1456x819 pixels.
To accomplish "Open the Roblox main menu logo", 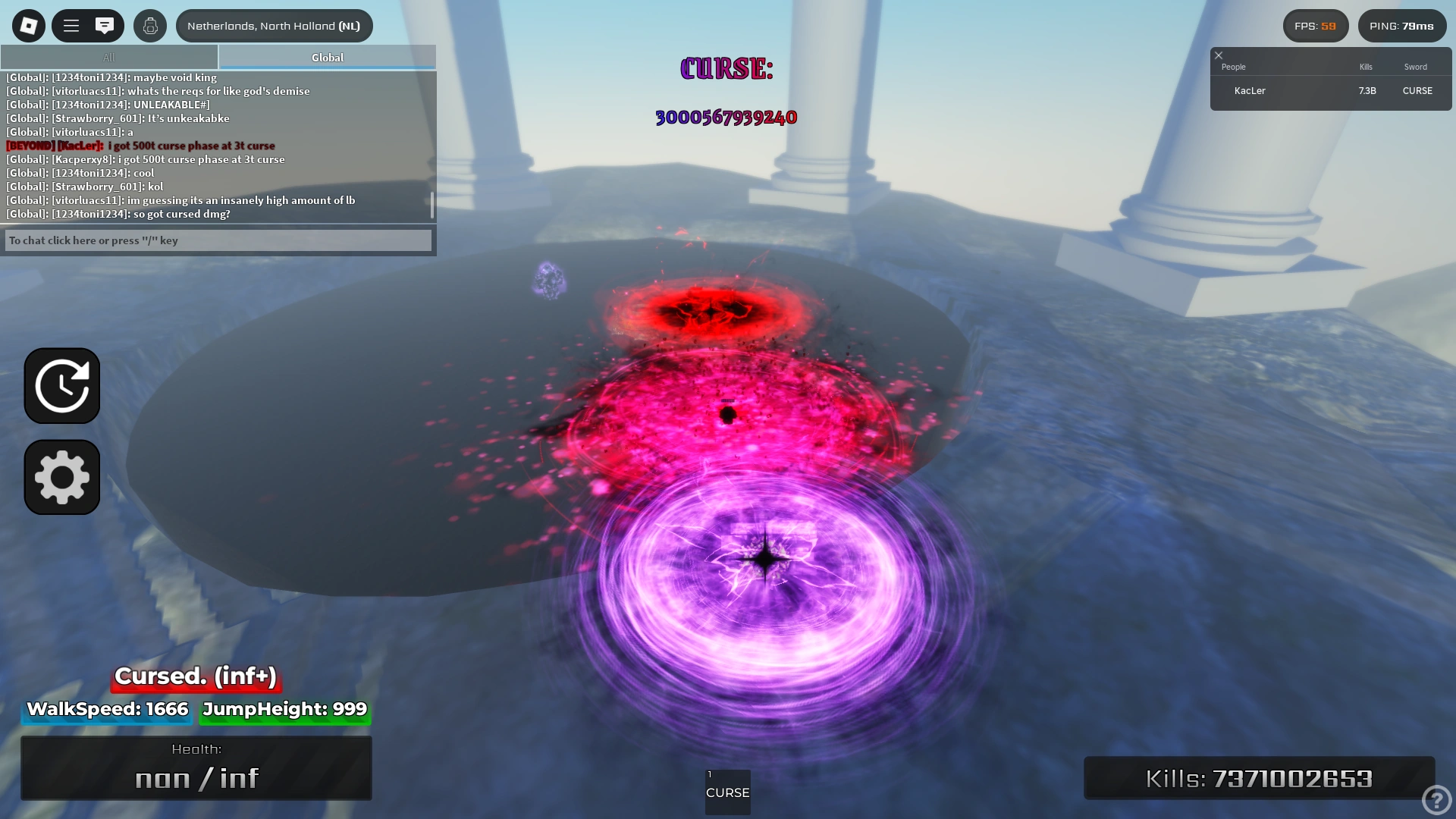I will (28, 25).
